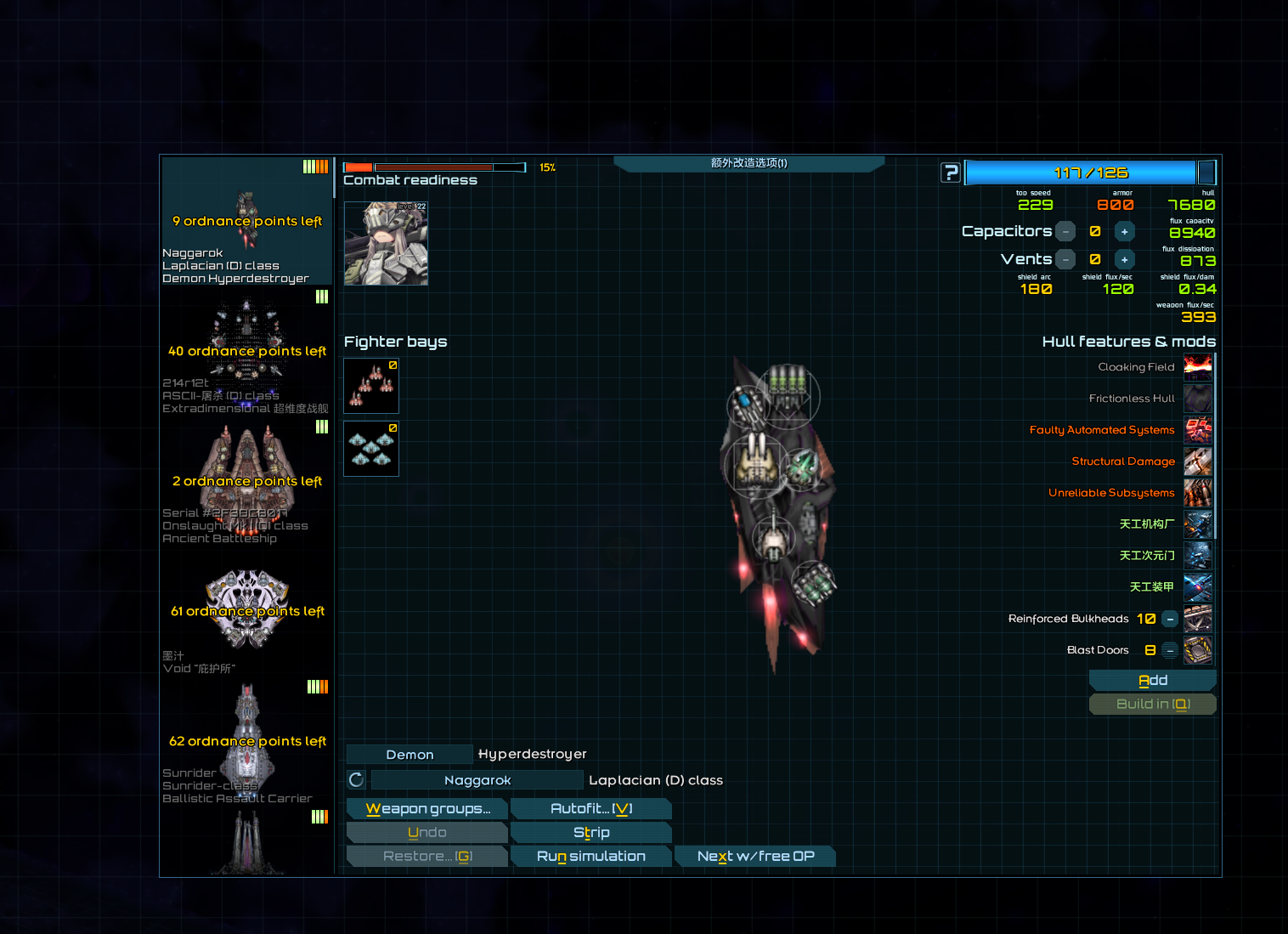
Task: Strip all weapons from the ship
Action: click(x=591, y=833)
